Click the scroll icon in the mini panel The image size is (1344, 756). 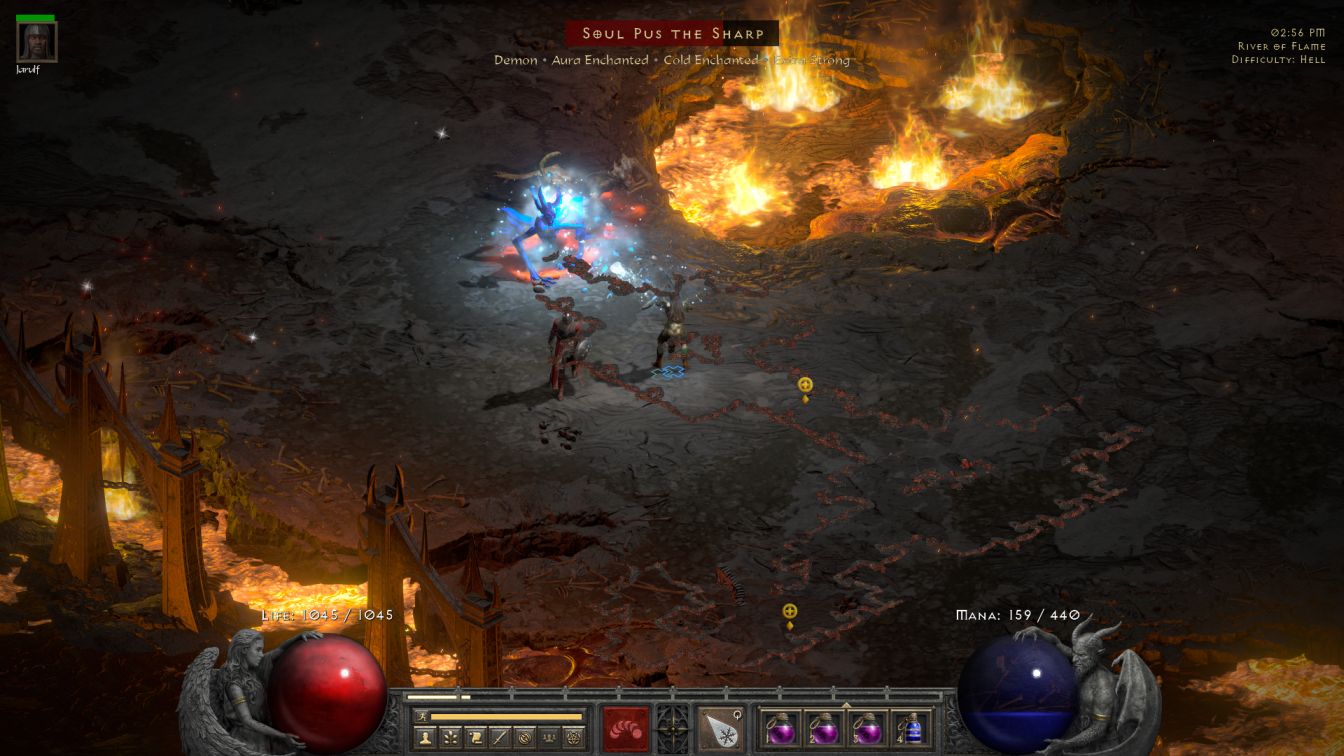[475, 738]
